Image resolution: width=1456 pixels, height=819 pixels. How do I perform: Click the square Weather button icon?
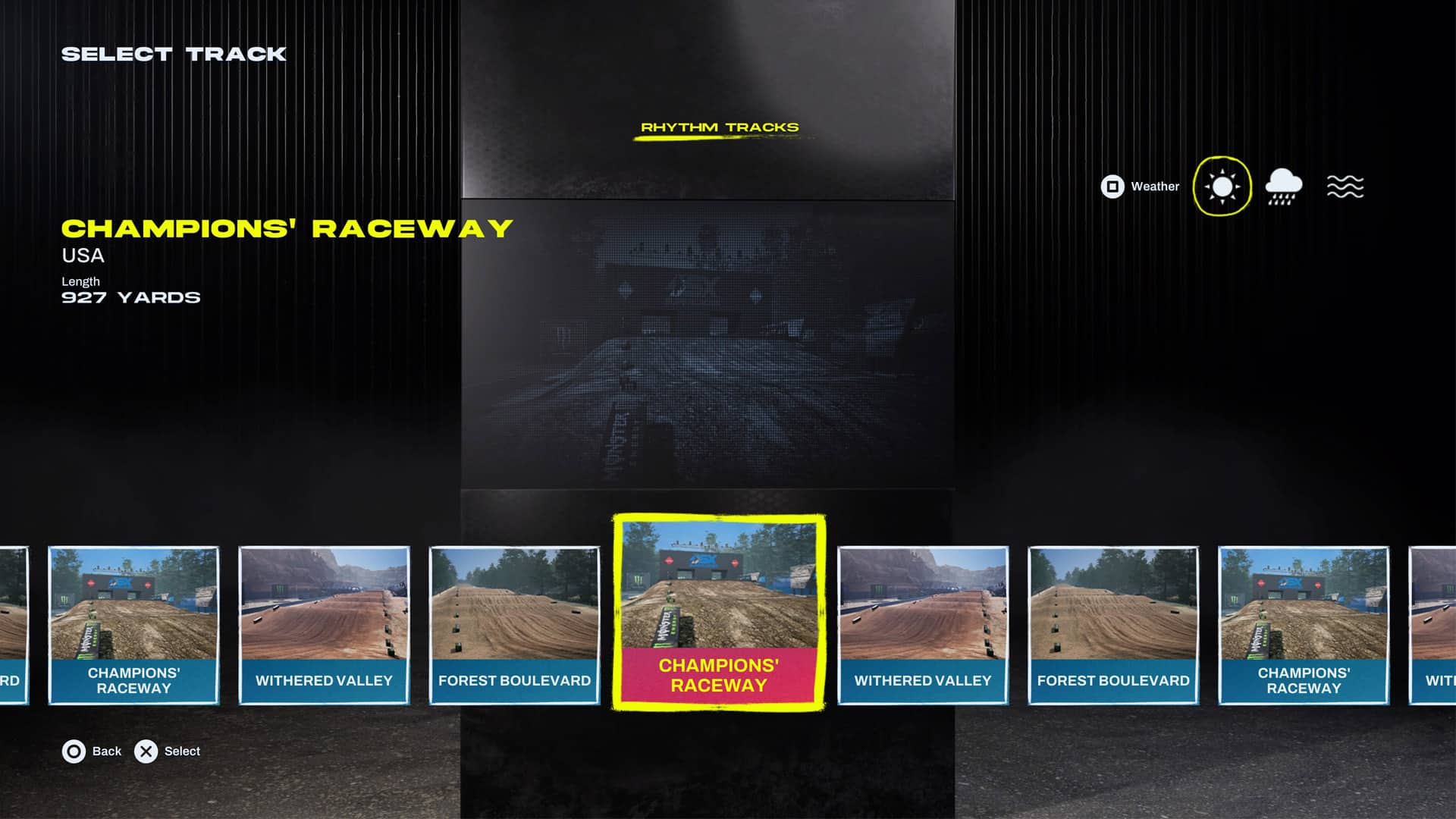click(x=1111, y=186)
